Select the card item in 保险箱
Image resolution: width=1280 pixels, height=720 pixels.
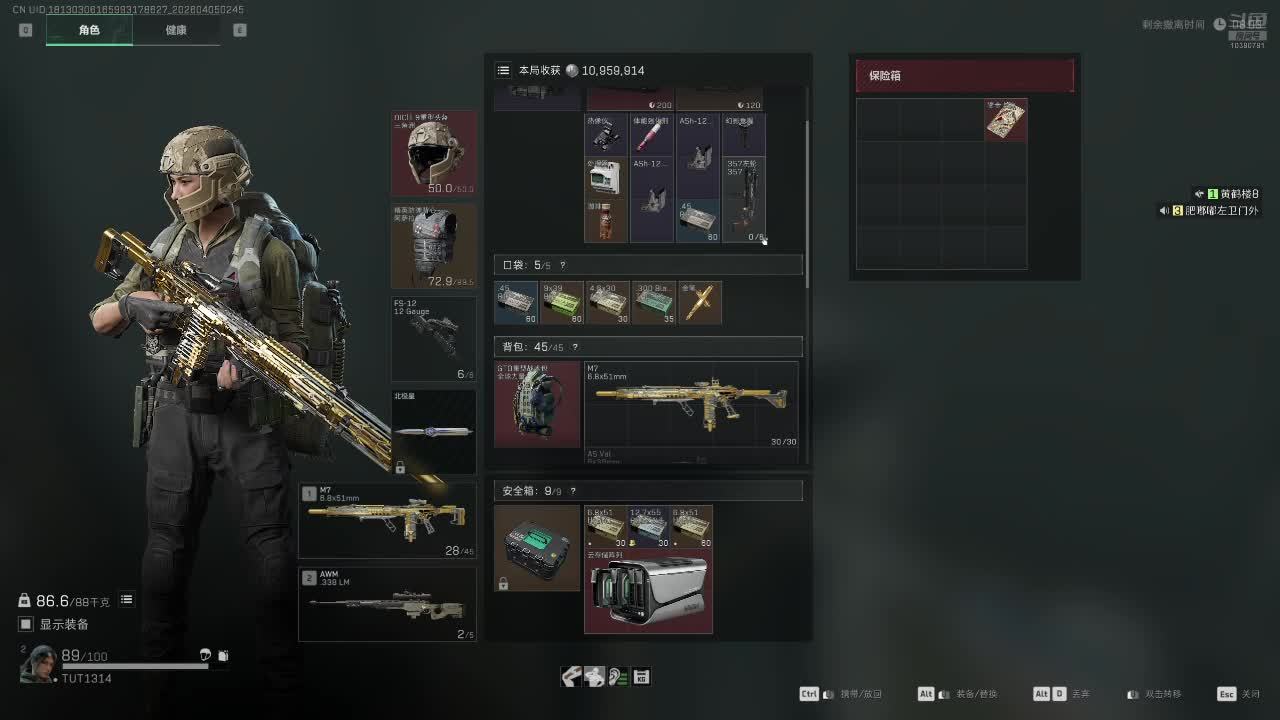(1005, 120)
